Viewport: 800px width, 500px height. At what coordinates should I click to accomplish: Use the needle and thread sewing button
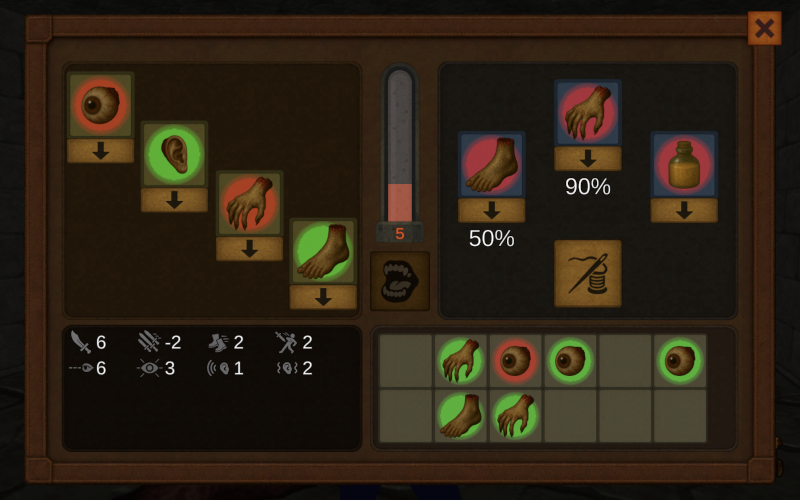coord(588,273)
